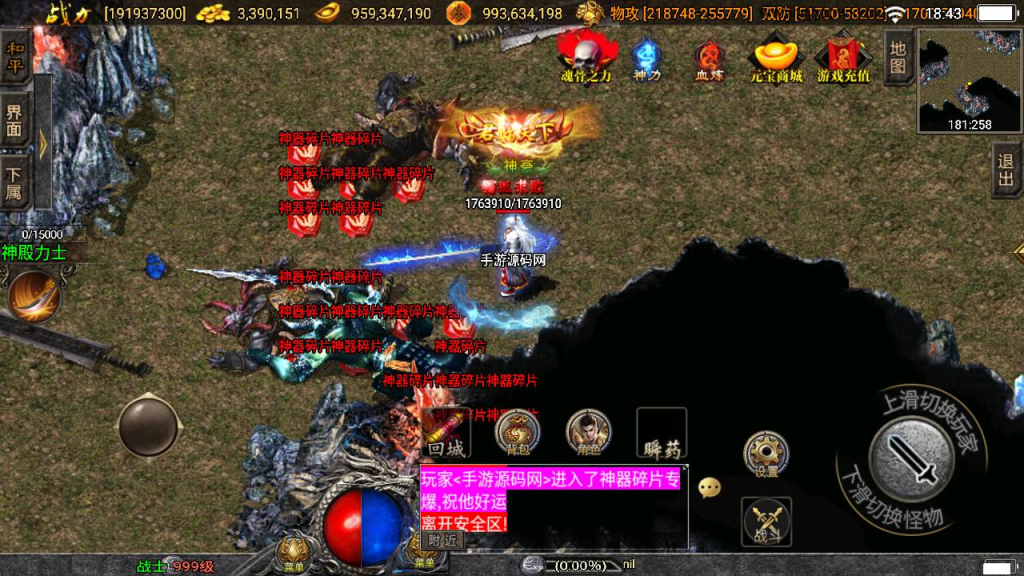The width and height of the screenshot is (1024, 576).
Task: Activate the flaming sword skill icon
Action: click(x=35, y=296)
